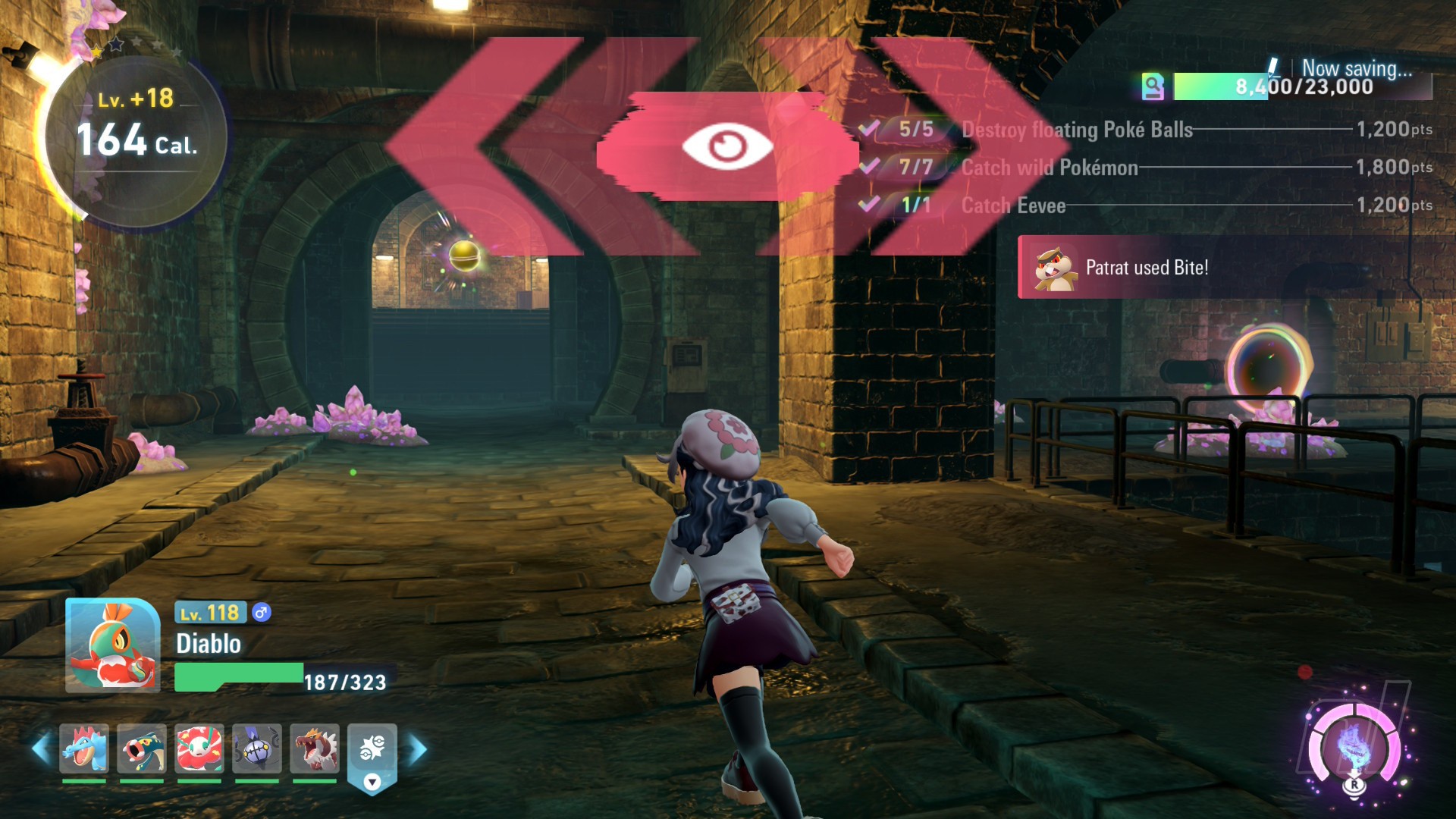The width and height of the screenshot is (1456, 819).
Task: Choose the Eelektross party slot
Action: coord(142,748)
